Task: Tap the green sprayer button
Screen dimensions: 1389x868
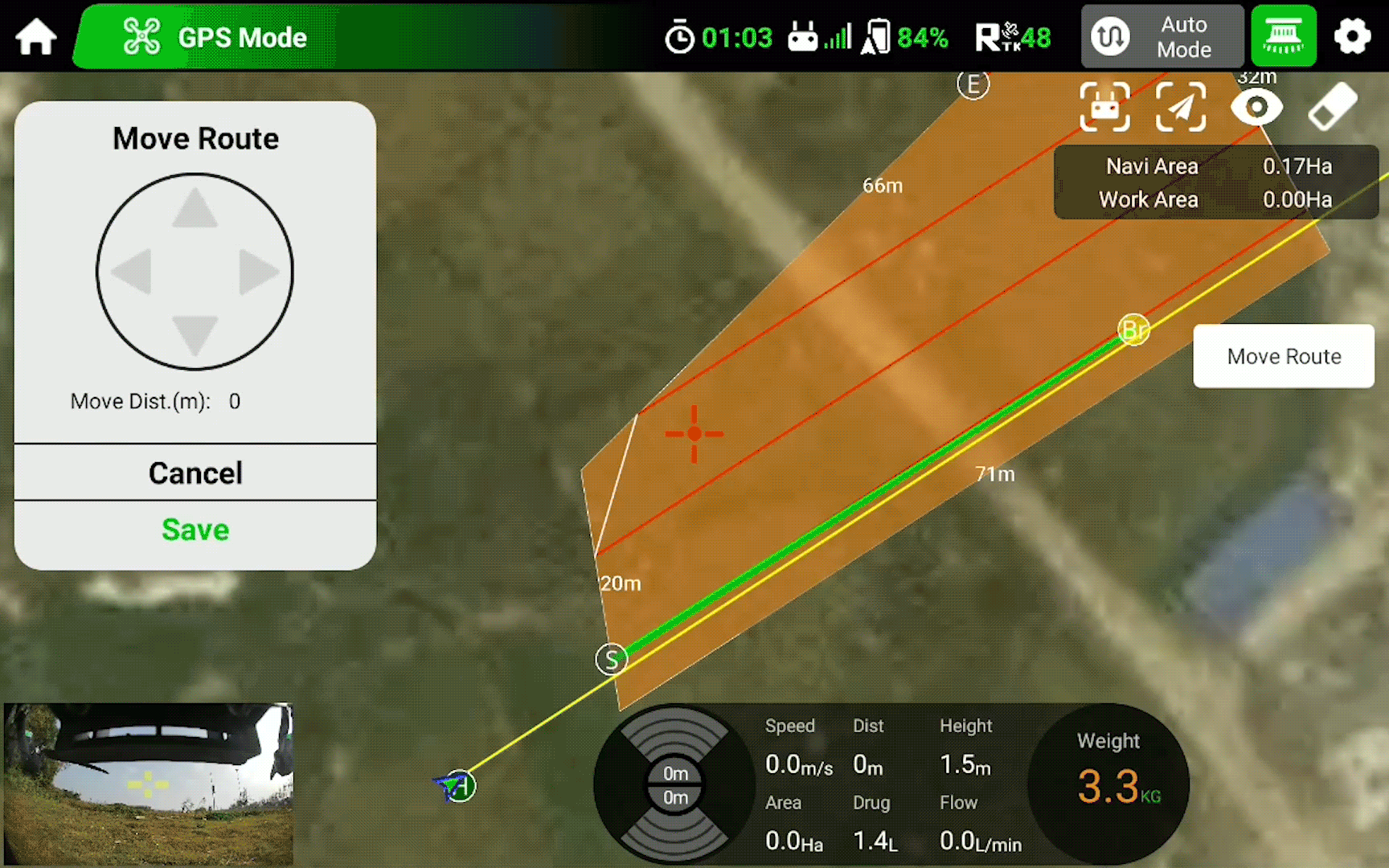Action: click(x=1284, y=37)
